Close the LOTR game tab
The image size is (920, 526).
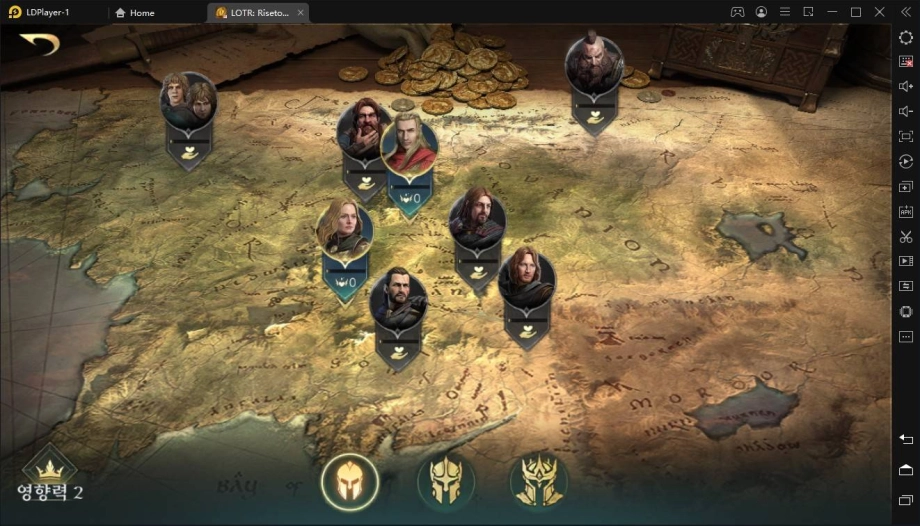pos(300,13)
